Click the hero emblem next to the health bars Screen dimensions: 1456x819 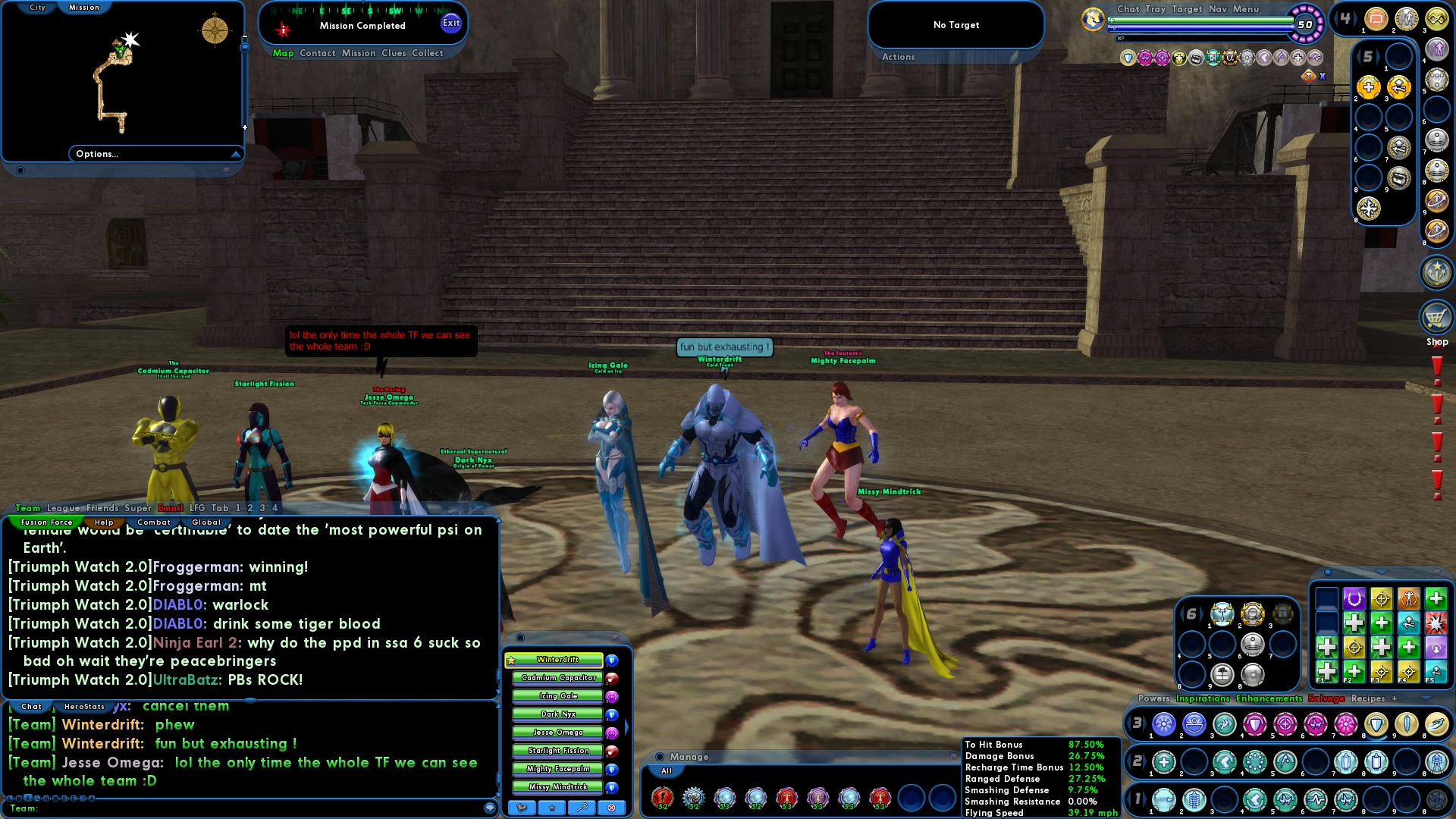click(x=1092, y=19)
